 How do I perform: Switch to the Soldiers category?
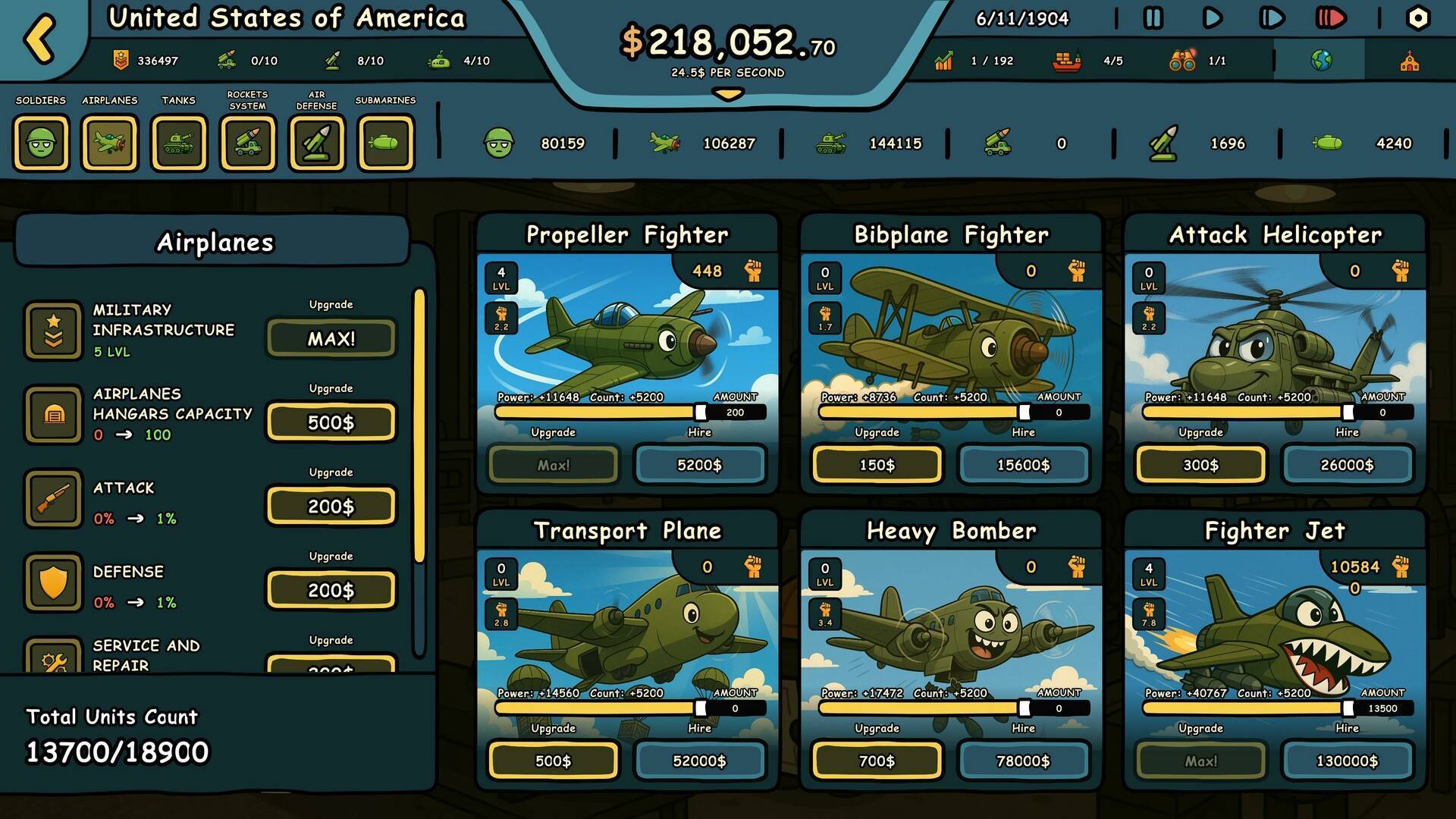[x=41, y=143]
